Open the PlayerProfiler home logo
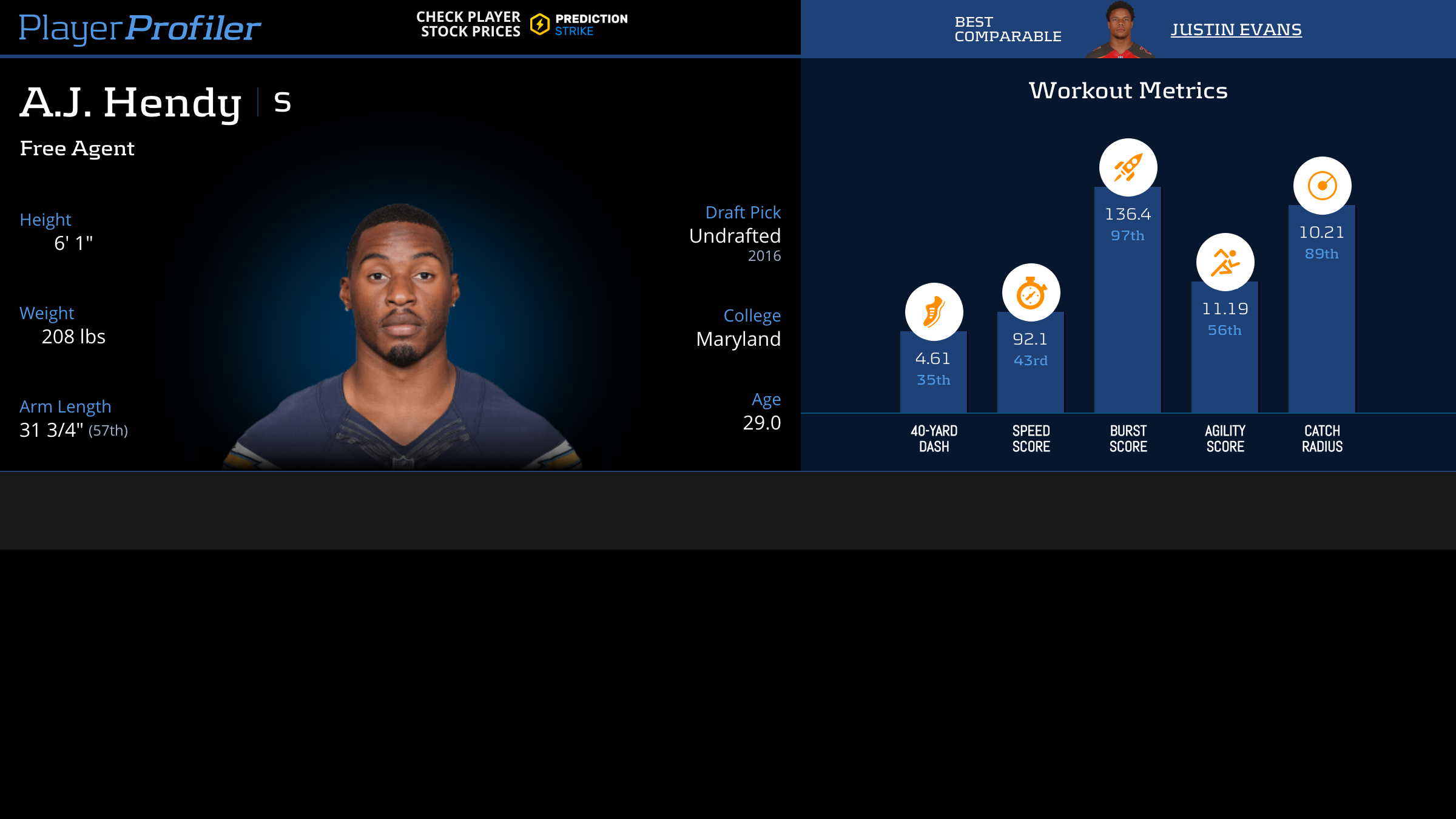The width and height of the screenshot is (1456, 819). point(140,28)
